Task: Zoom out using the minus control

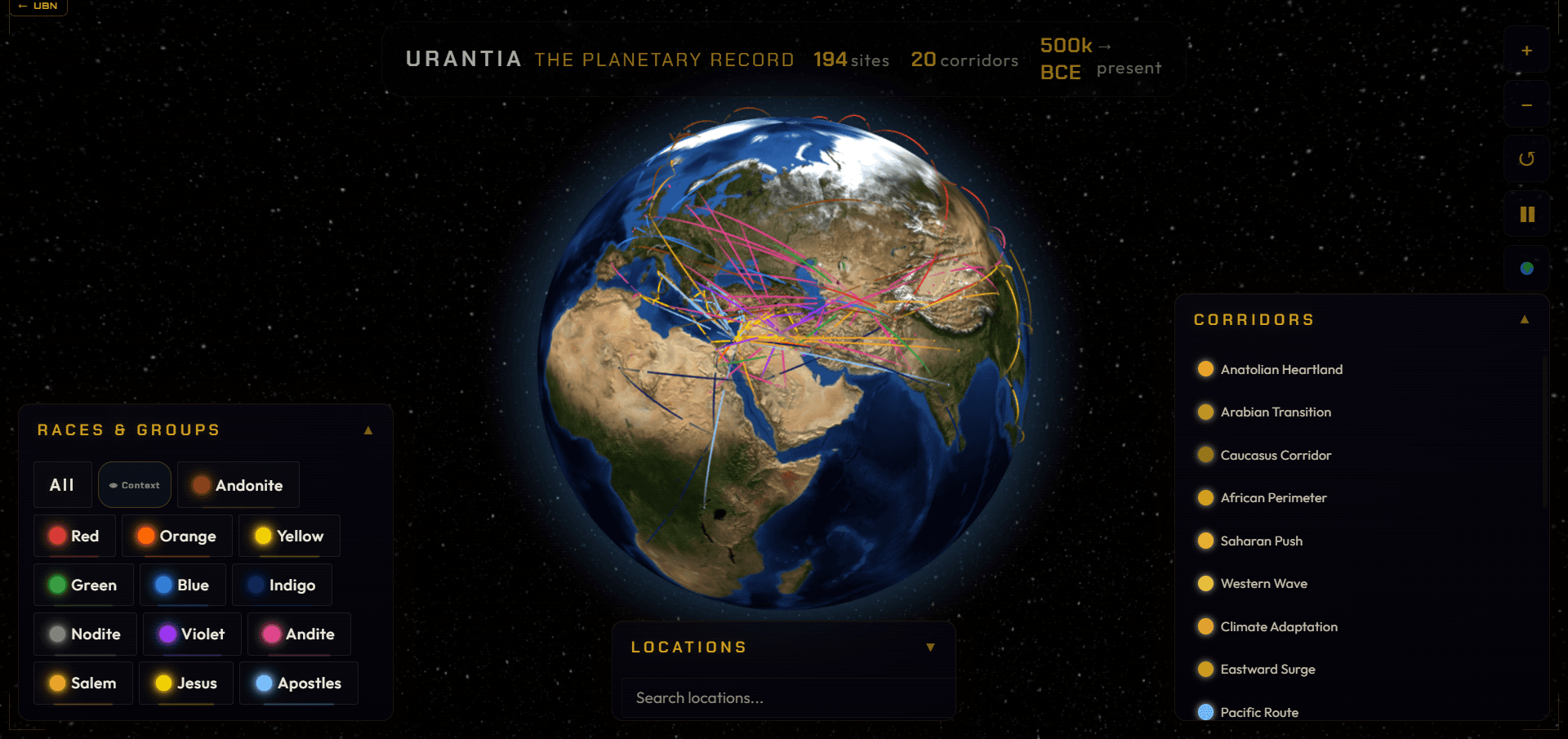Action: tap(1526, 105)
